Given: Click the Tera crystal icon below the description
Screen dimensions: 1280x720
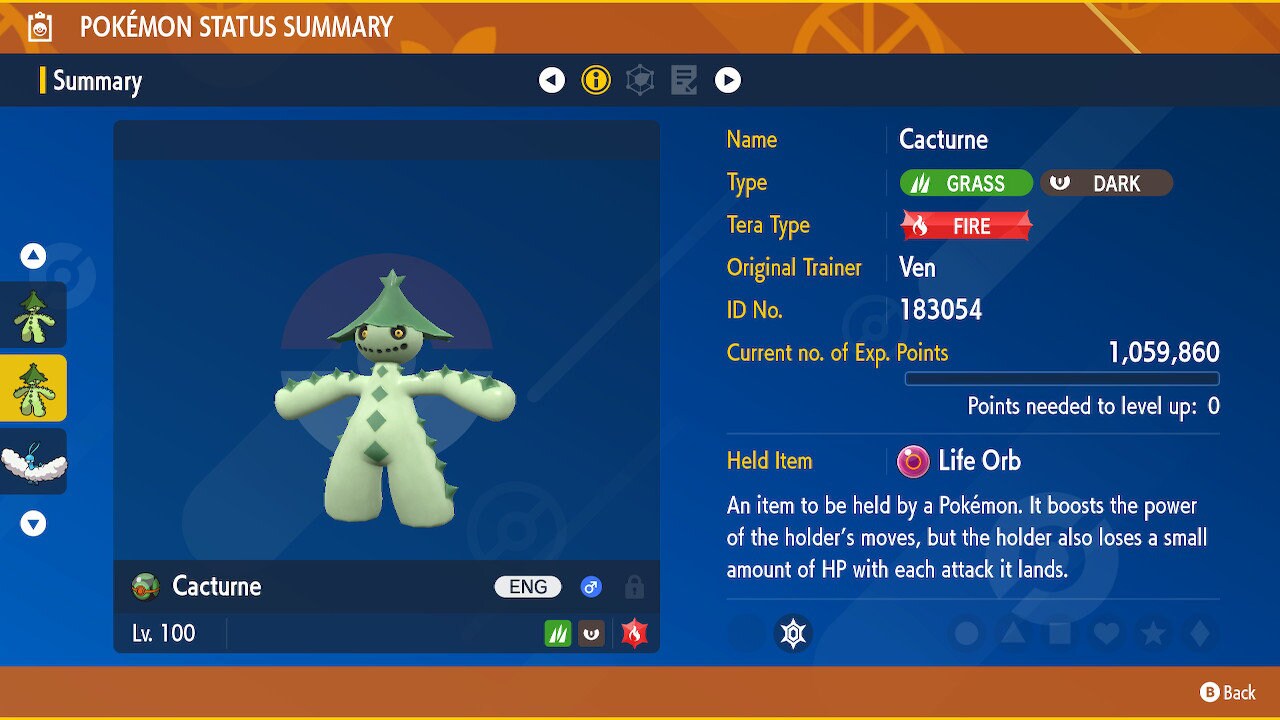Looking at the screenshot, I should 793,633.
